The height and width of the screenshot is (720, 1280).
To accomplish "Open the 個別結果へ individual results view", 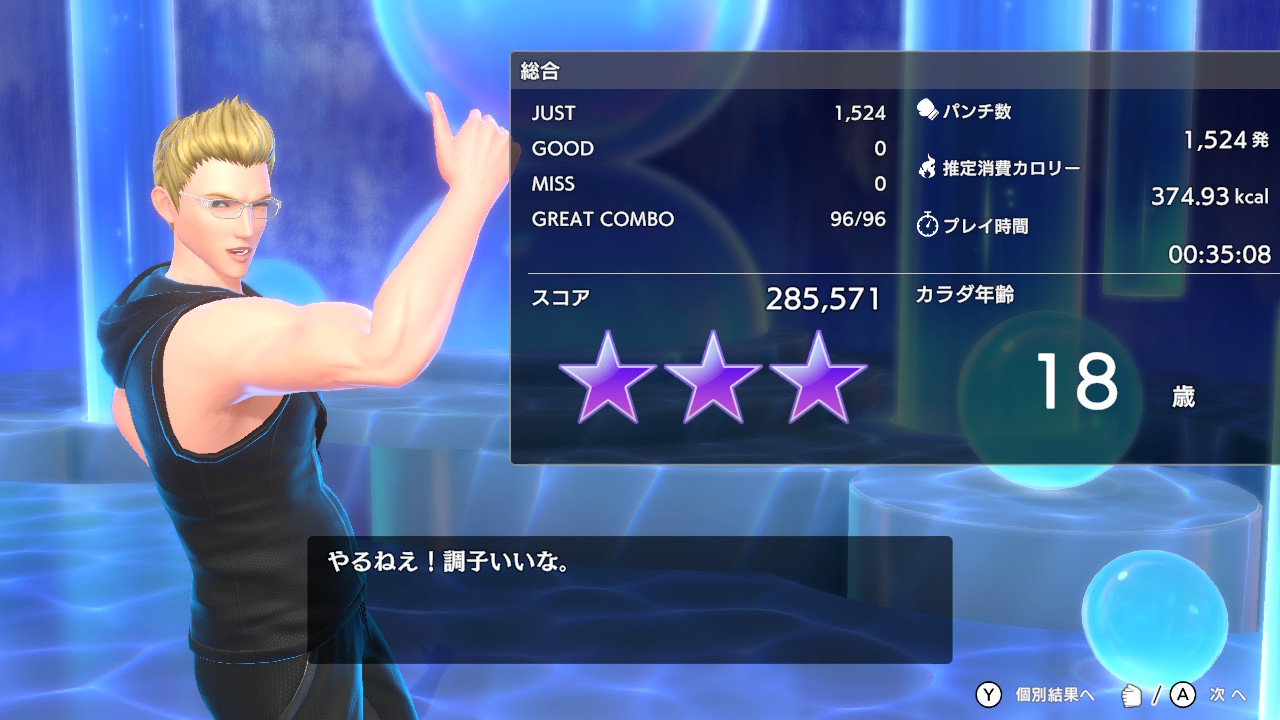I will click(1054, 694).
